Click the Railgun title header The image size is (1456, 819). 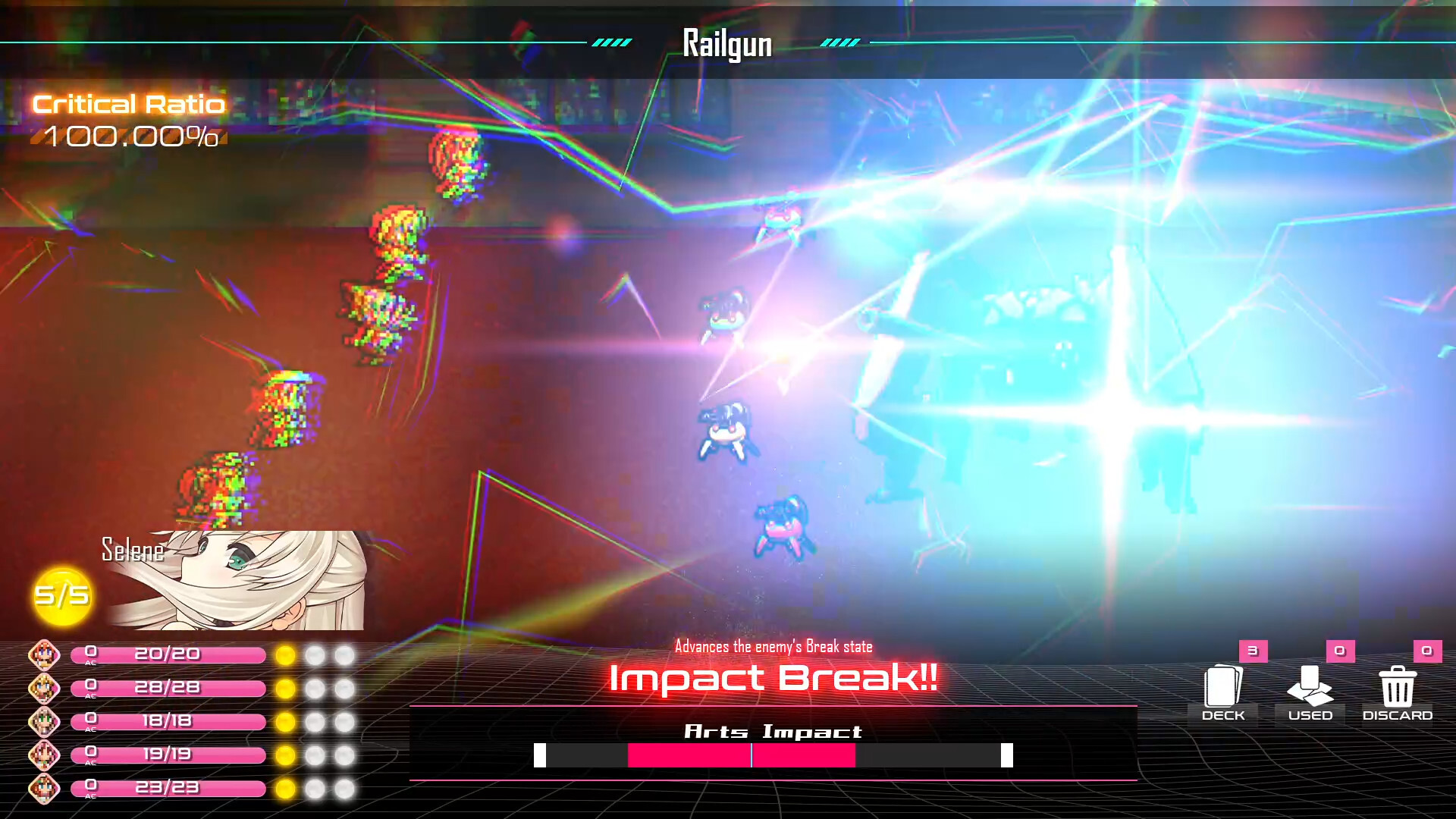tap(727, 43)
